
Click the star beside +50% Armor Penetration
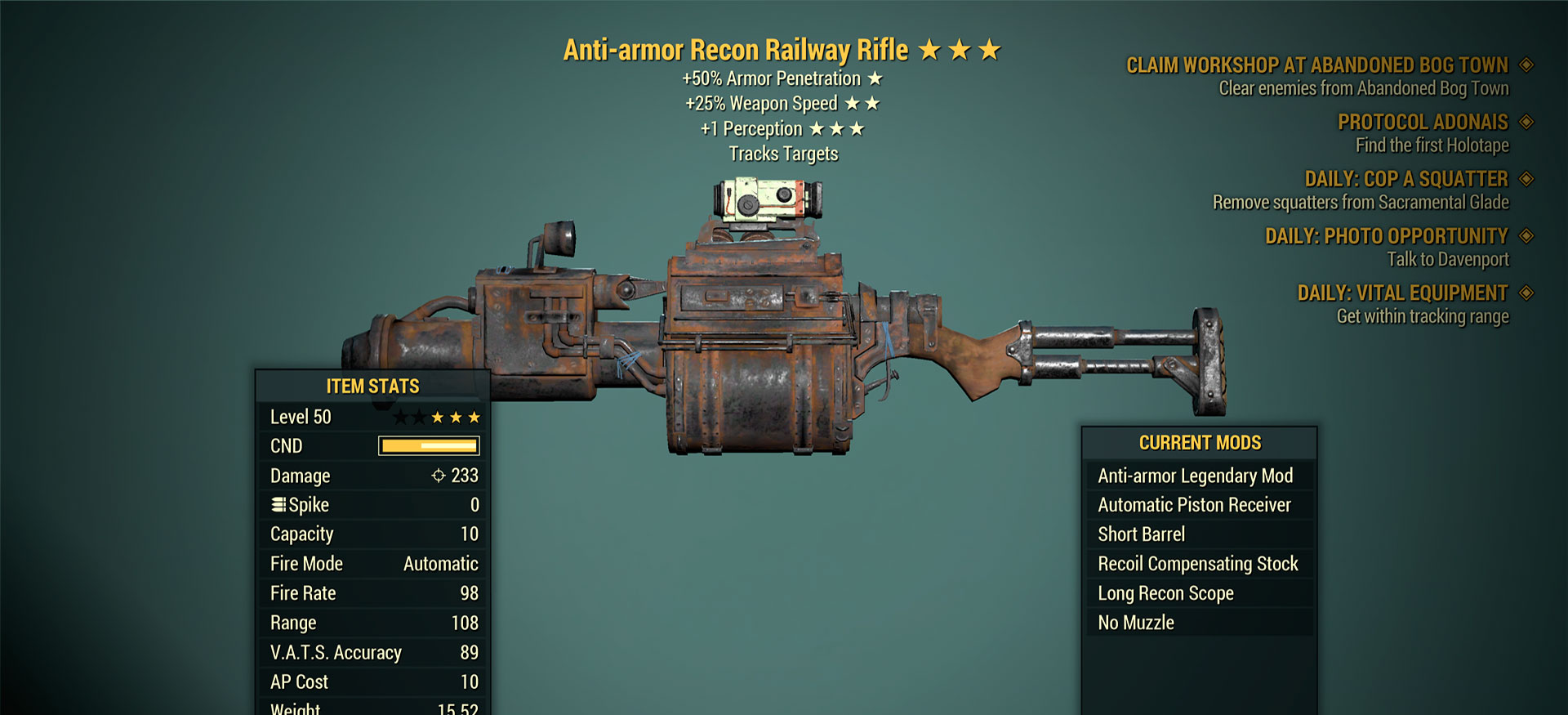point(876,78)
